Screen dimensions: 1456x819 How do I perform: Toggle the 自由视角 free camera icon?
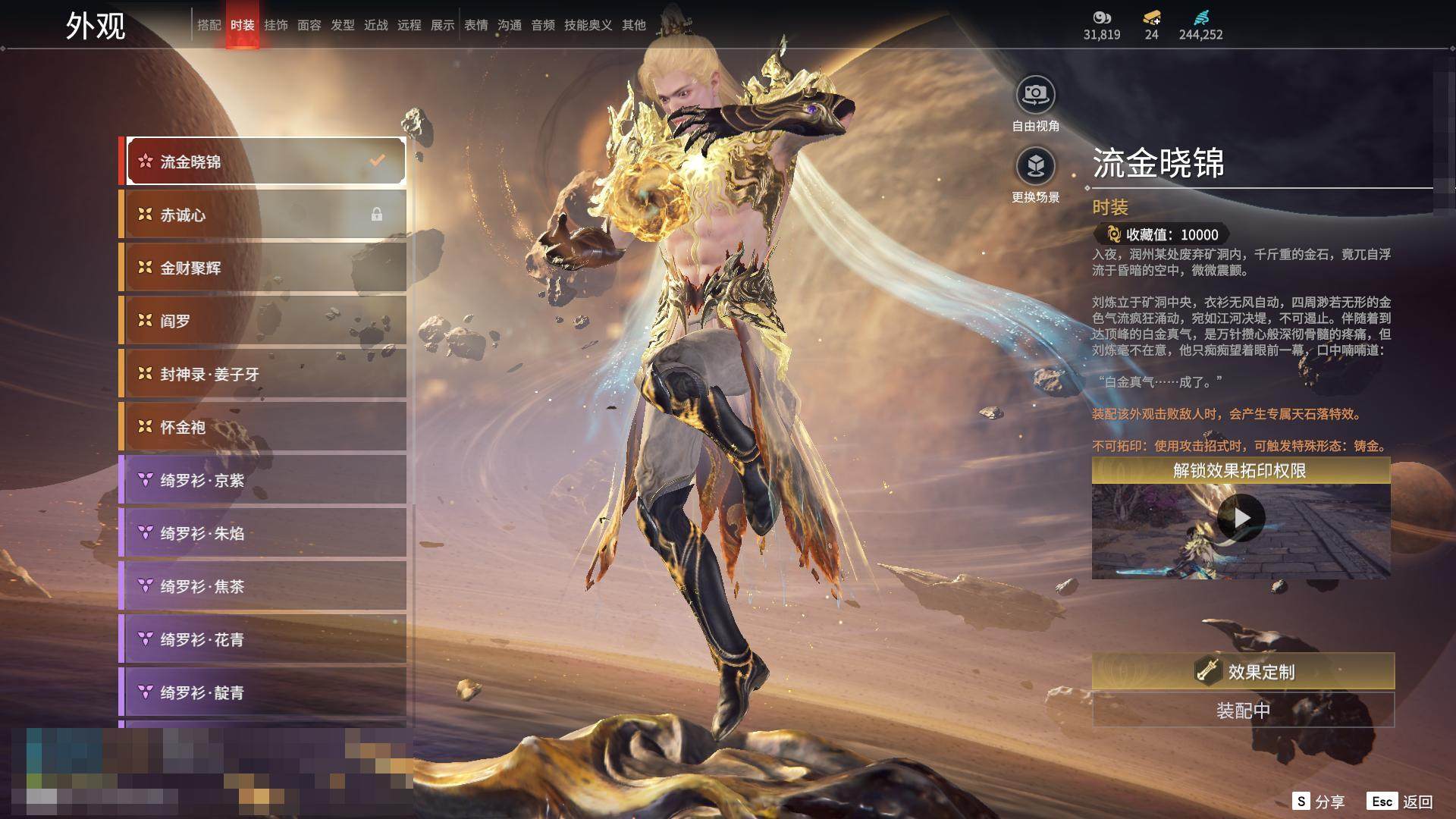1035,96
